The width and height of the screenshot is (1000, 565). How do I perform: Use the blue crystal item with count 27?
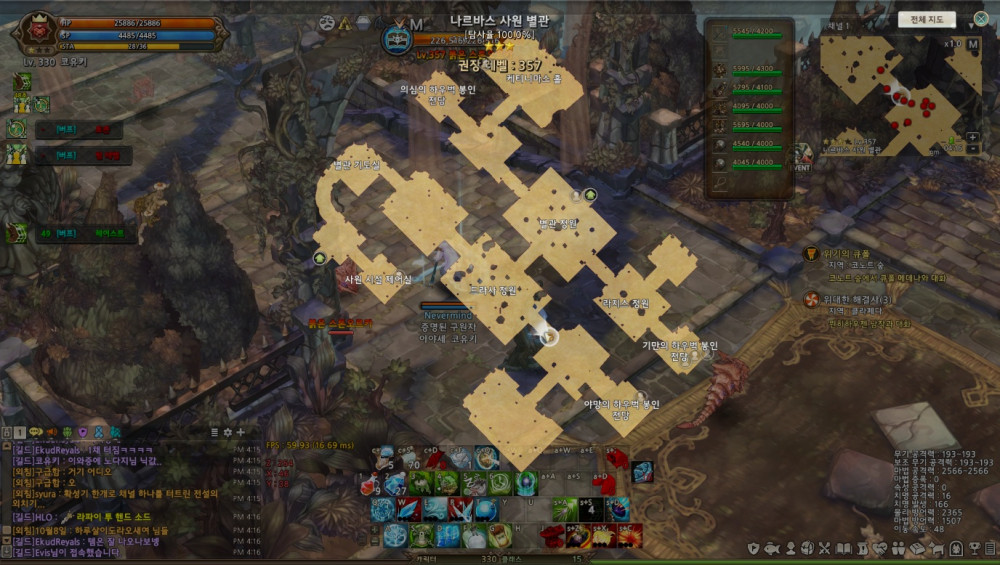394,484
